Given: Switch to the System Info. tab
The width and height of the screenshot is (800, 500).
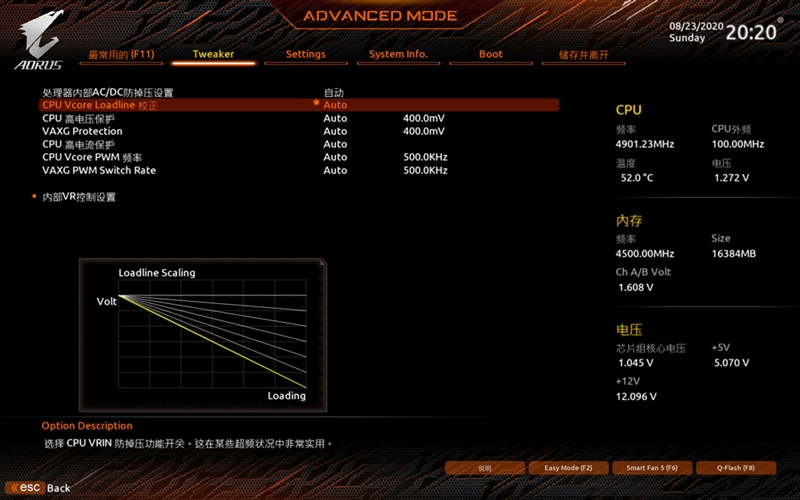Looking at the screenshot, I should tap(398, 54).
